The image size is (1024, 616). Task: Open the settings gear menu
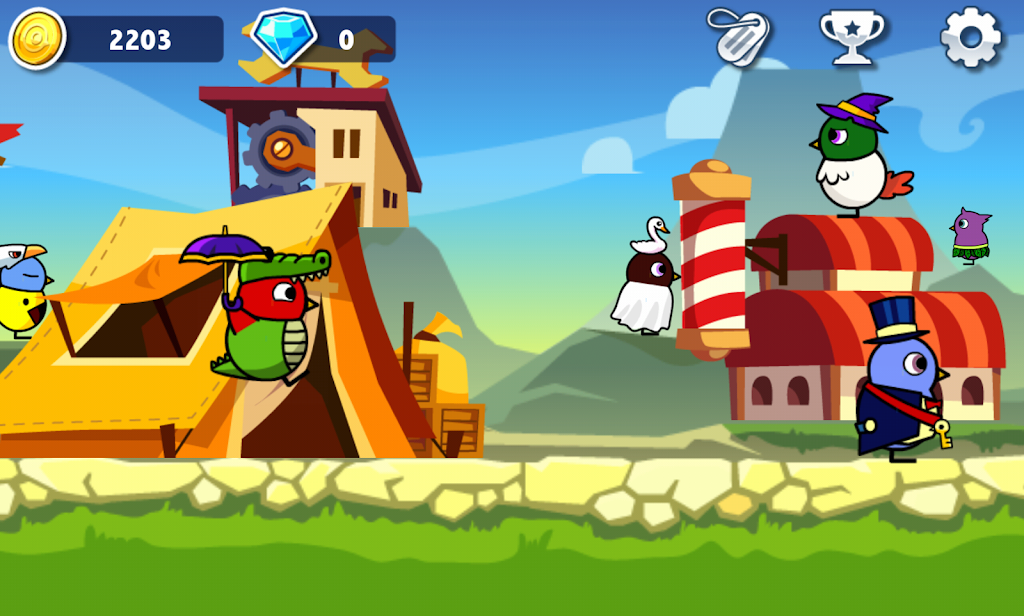970,38
